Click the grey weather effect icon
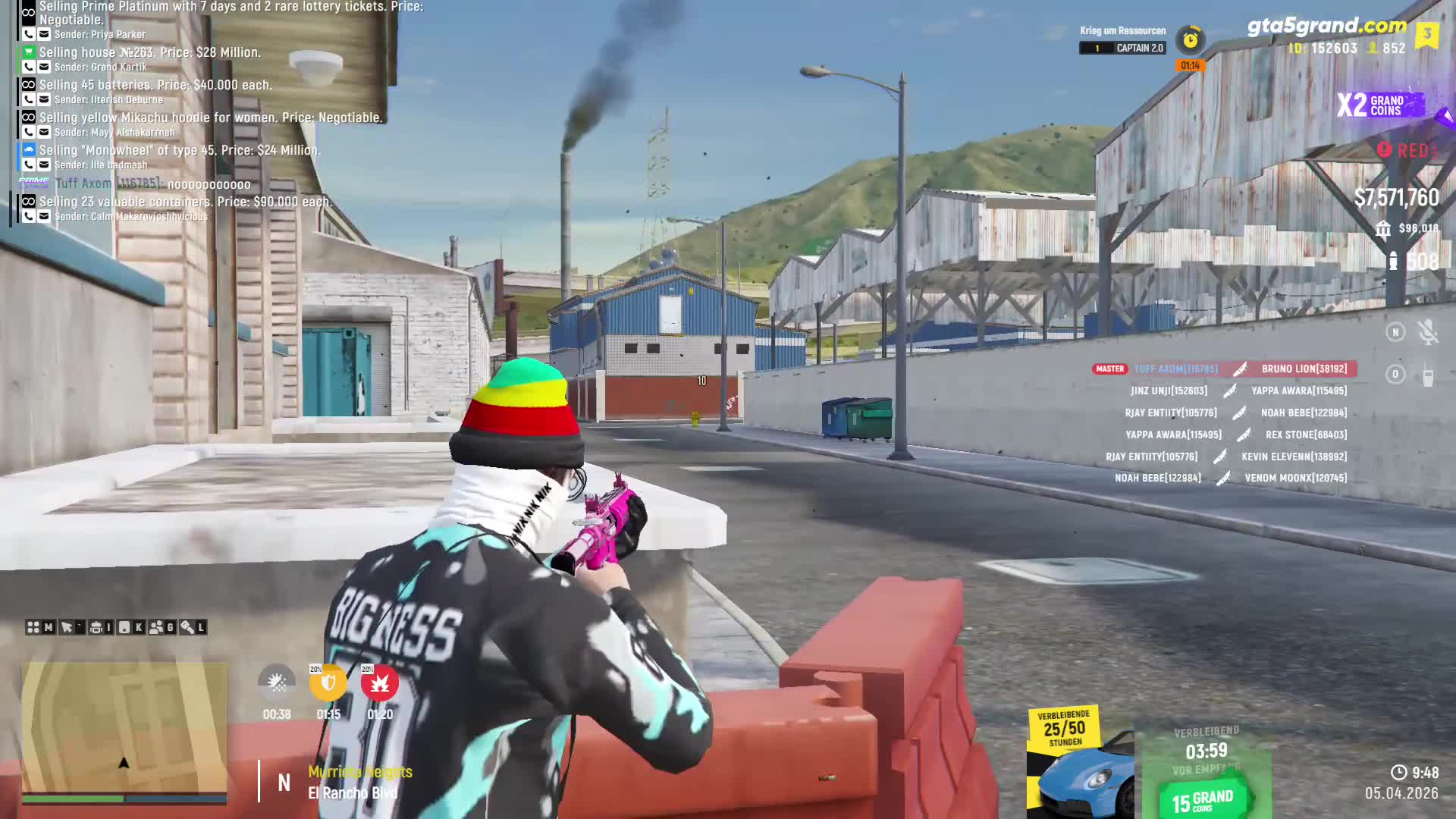Image resolution: width=1456 pixels, height=819 pixels. (277, 683)
